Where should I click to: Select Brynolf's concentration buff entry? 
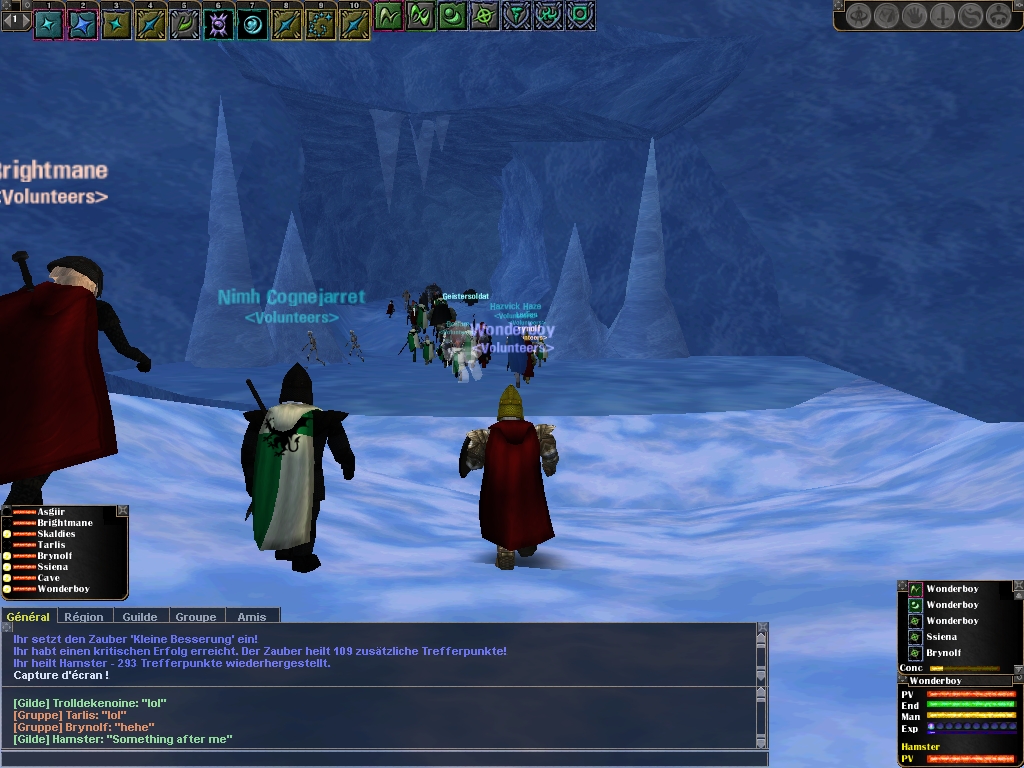[946, 653]
